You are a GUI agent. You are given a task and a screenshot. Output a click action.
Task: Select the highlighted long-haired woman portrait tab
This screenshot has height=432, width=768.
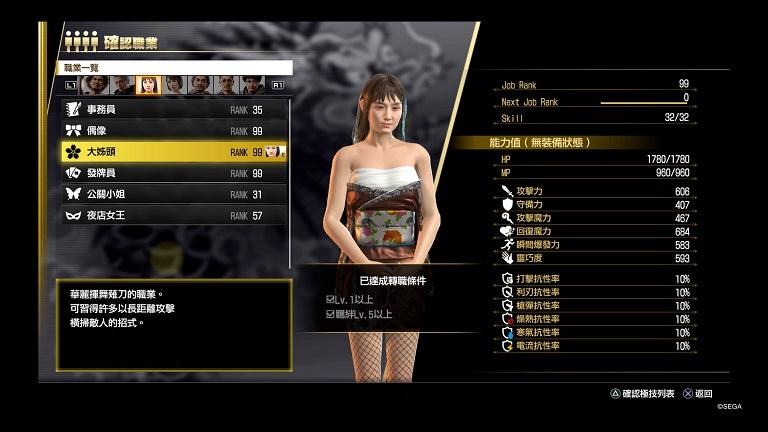tap(147, 85)
